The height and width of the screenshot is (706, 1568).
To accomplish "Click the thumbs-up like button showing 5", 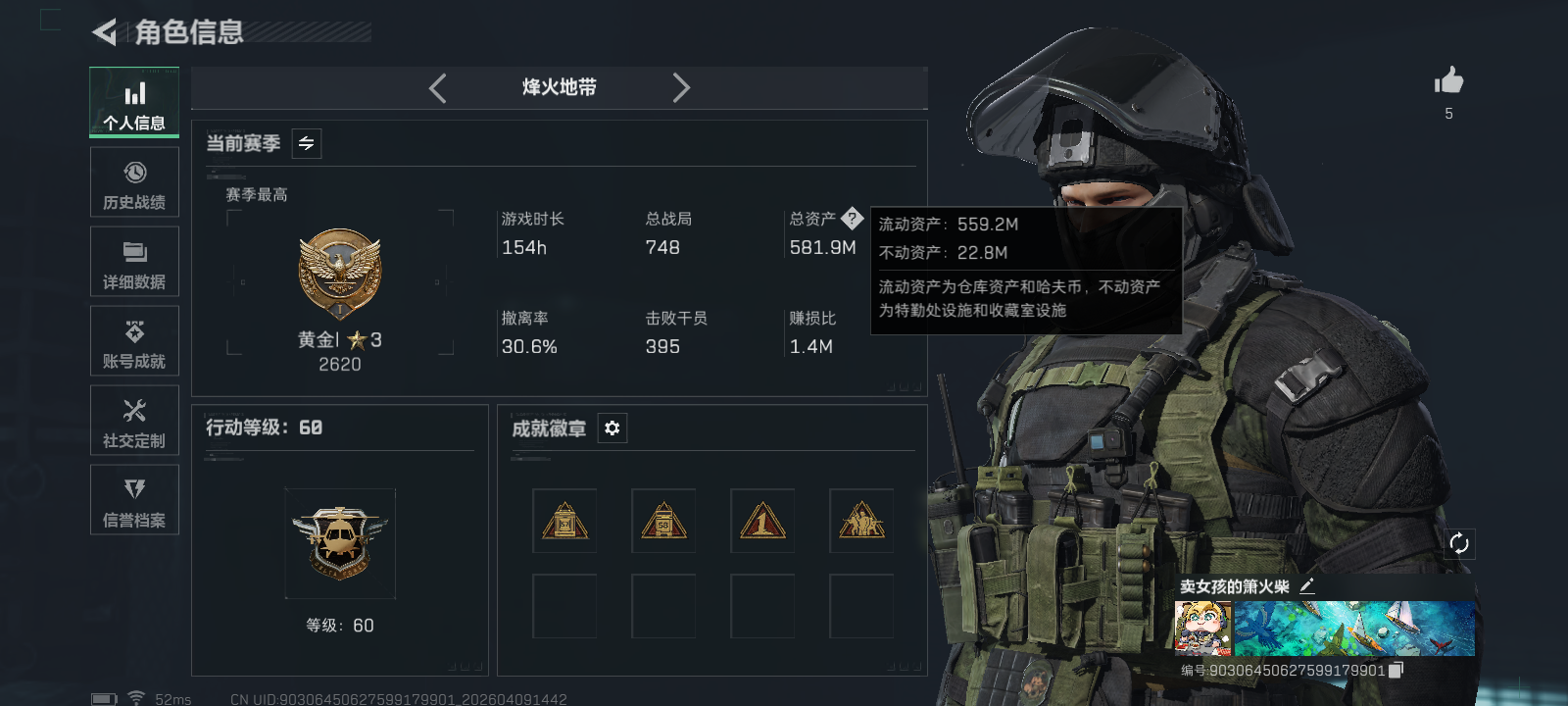I will click(x=1448, y=82).
